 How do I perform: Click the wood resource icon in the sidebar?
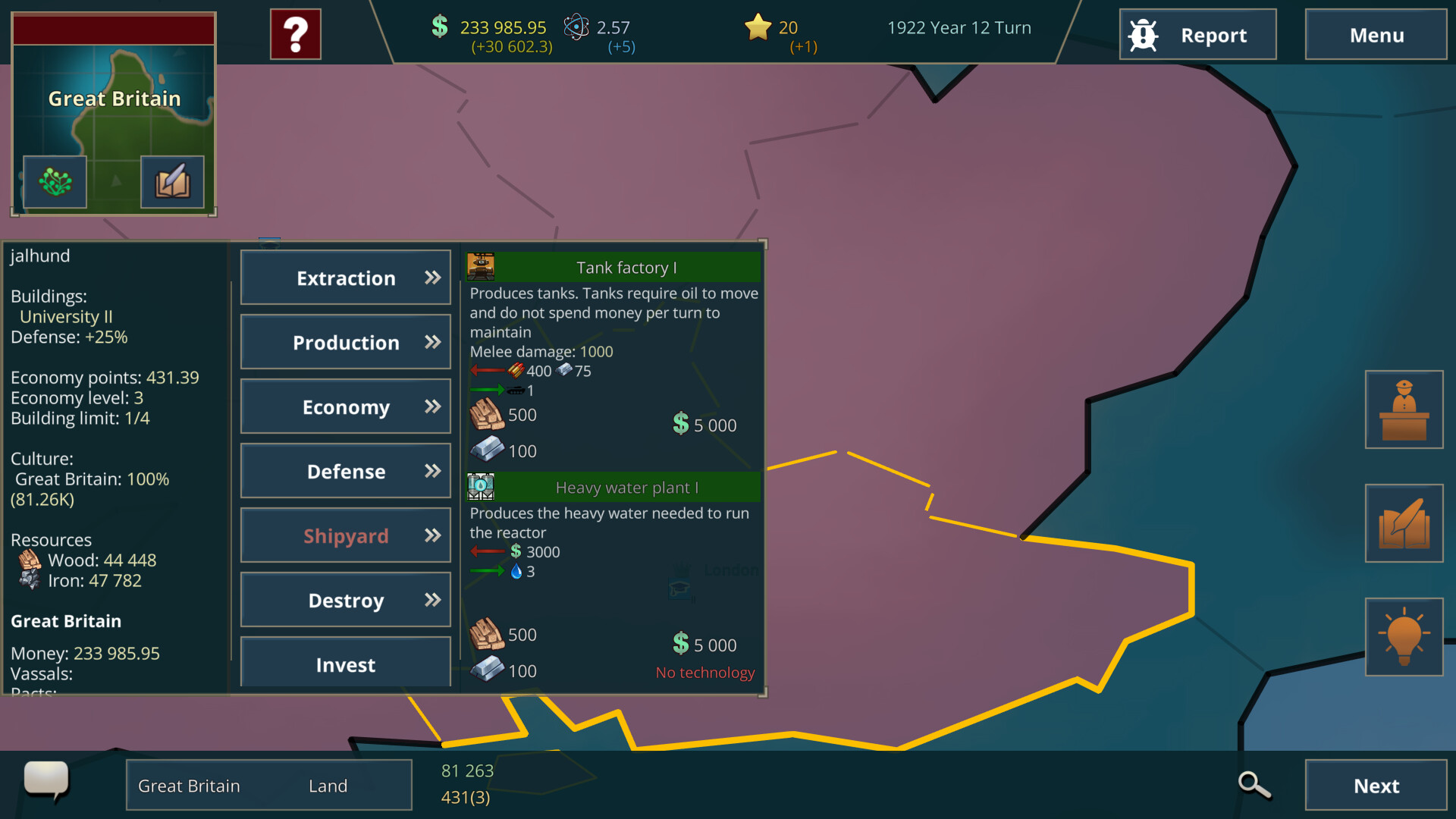click(28, 560)
